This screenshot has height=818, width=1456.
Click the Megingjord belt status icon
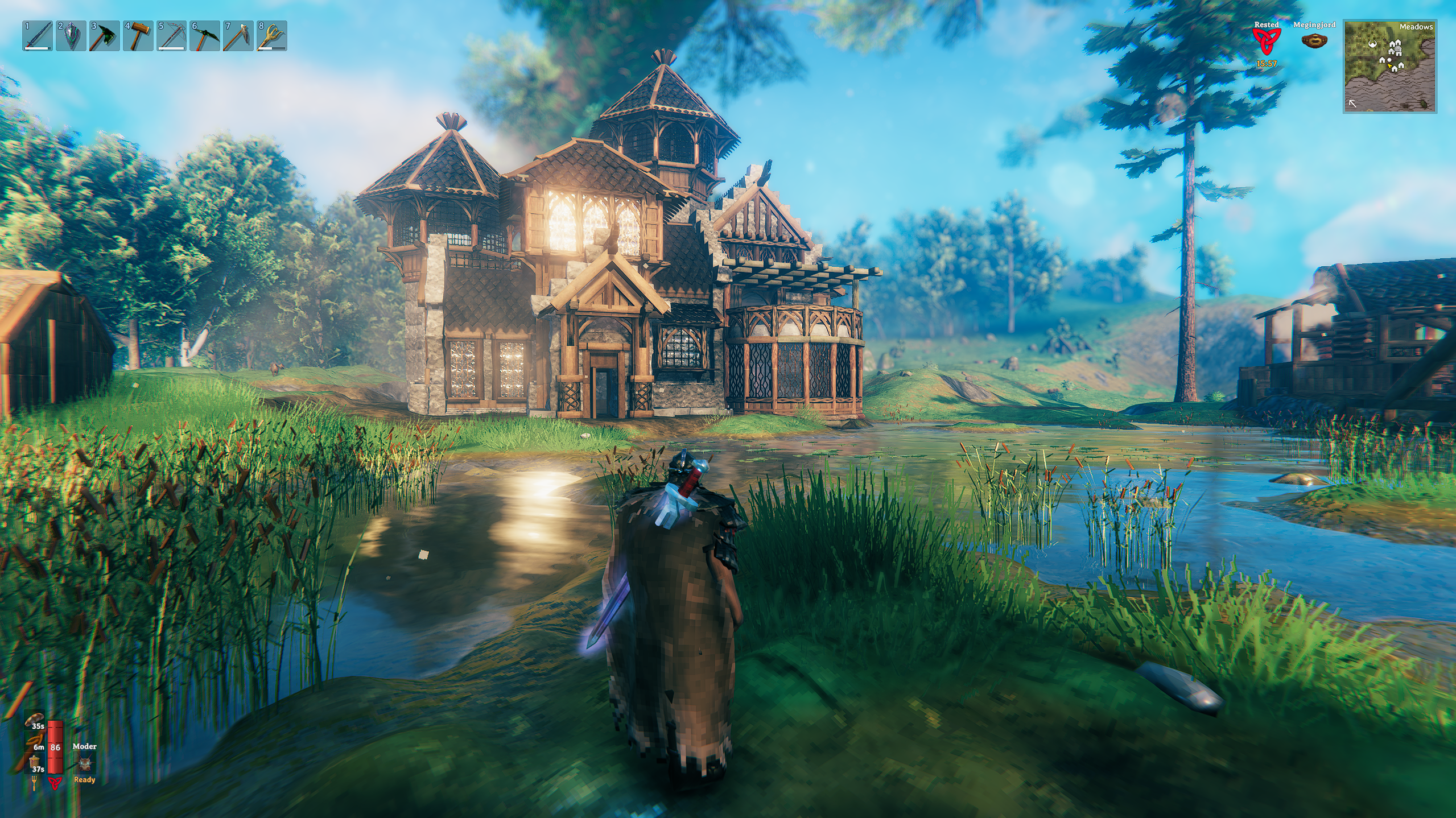coord(1314,41)
